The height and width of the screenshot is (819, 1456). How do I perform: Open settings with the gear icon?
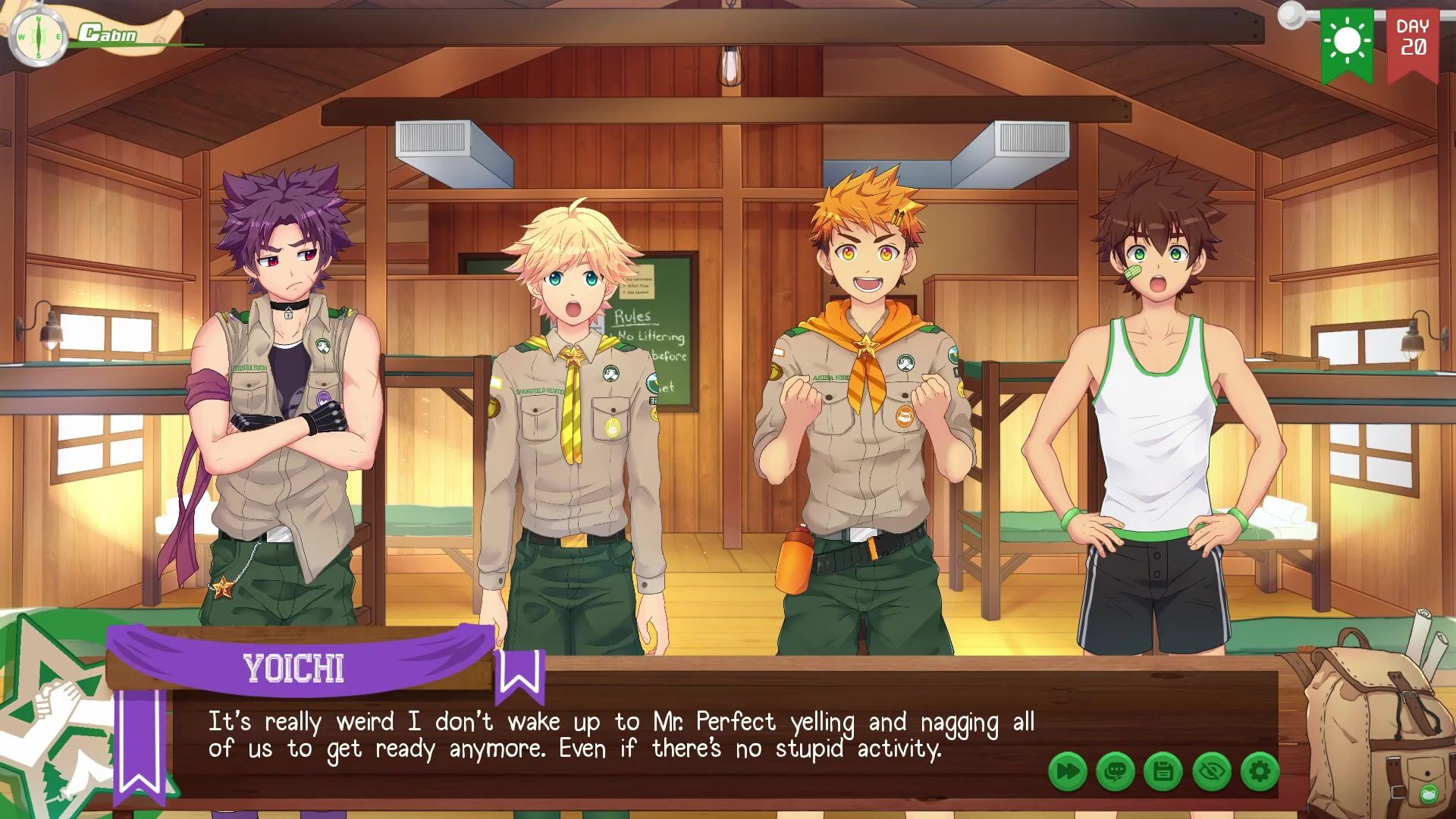point(1260,772)
